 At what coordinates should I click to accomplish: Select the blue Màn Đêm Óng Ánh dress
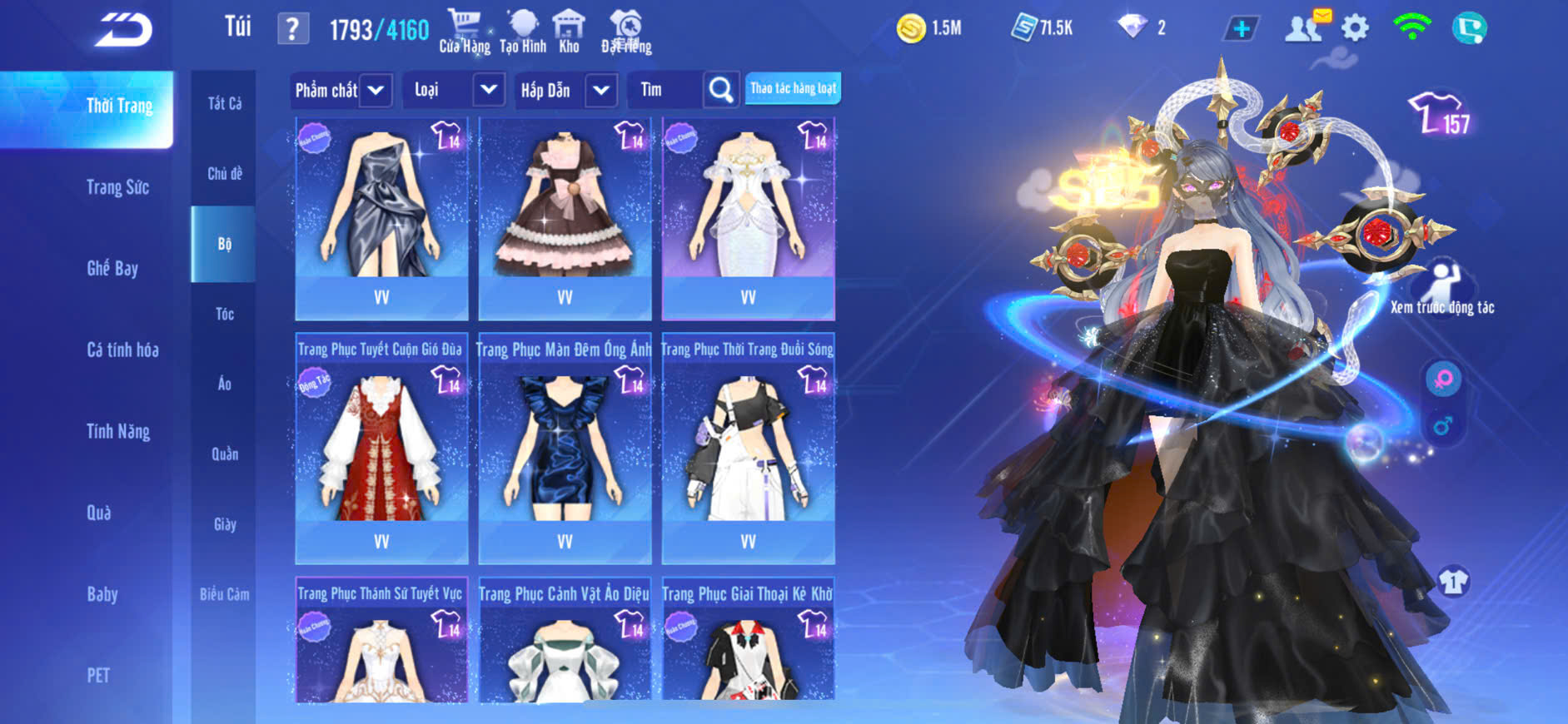point(565,449)
